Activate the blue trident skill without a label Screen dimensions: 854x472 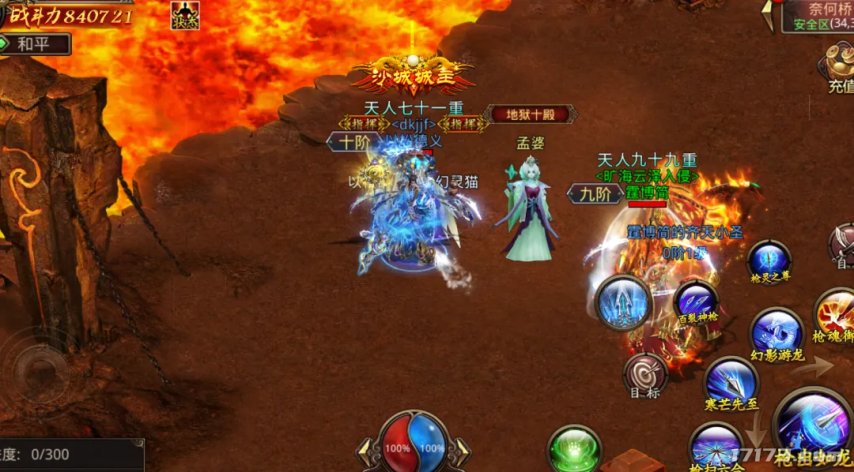[623, 302]
